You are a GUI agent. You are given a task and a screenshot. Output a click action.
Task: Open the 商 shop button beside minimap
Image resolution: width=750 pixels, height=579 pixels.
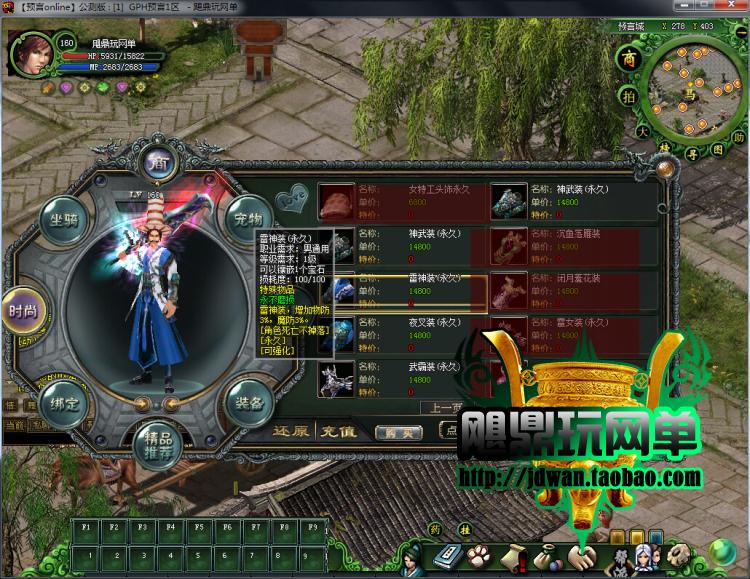click(x=628, y=57)
